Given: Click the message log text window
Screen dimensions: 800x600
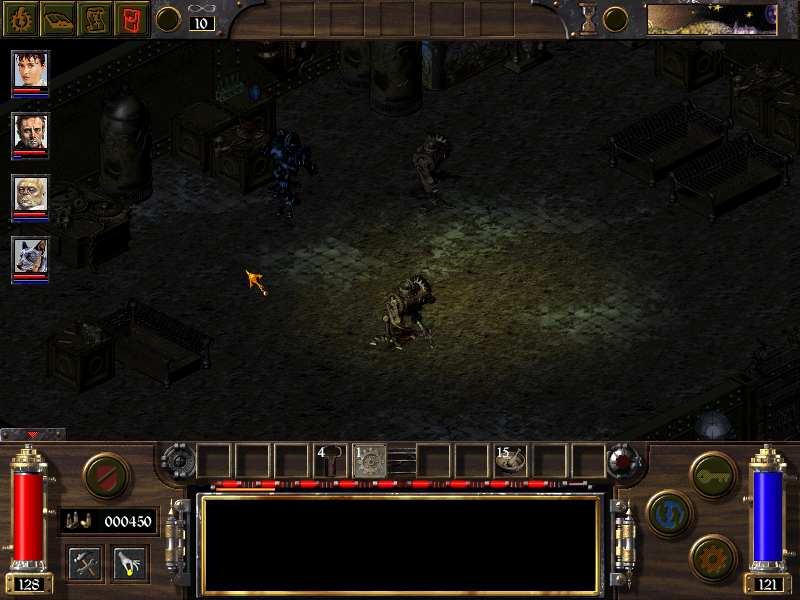Looking at the screenshot, I should point(400,543).
